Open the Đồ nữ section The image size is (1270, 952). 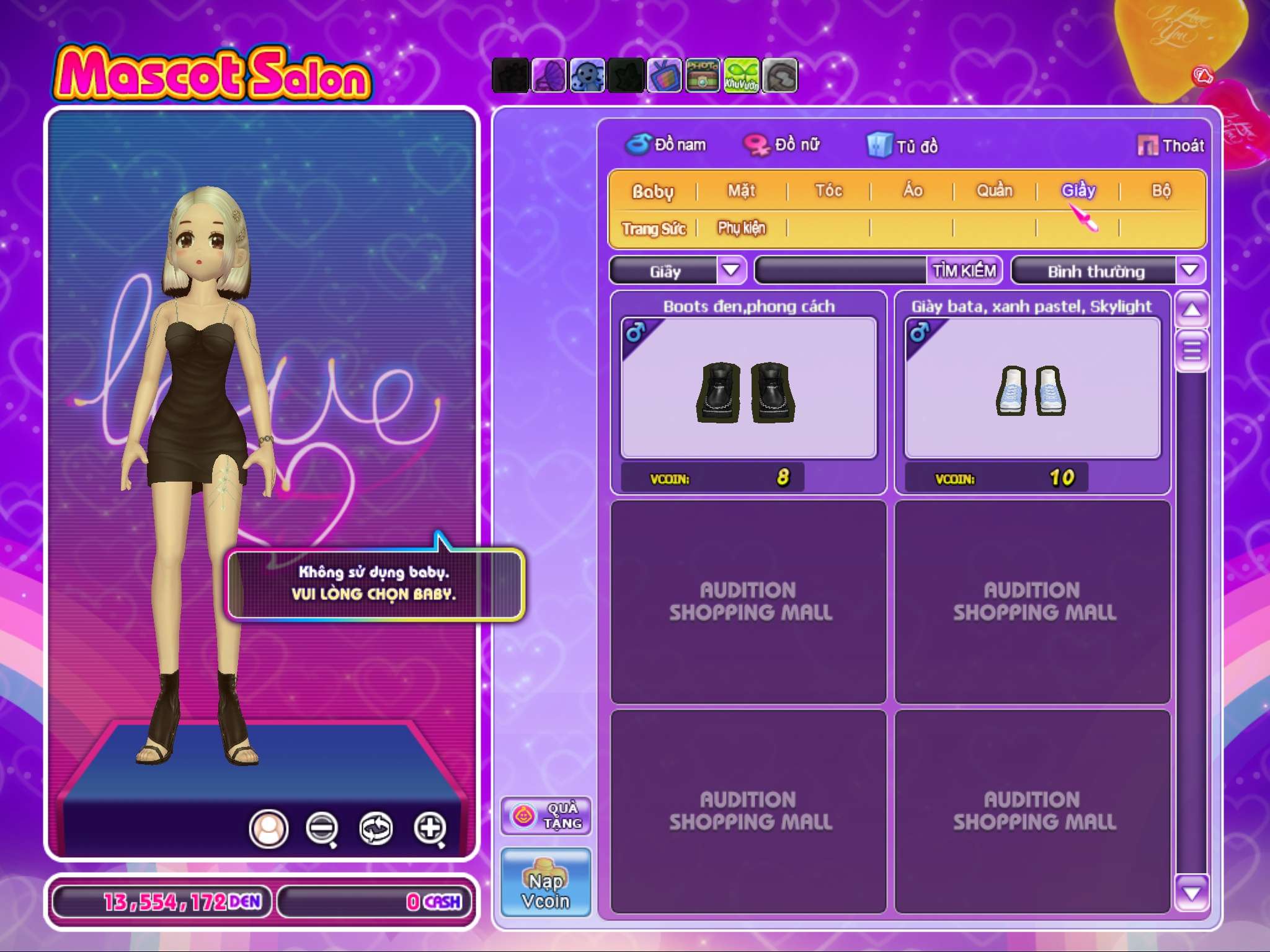[783, 145]
